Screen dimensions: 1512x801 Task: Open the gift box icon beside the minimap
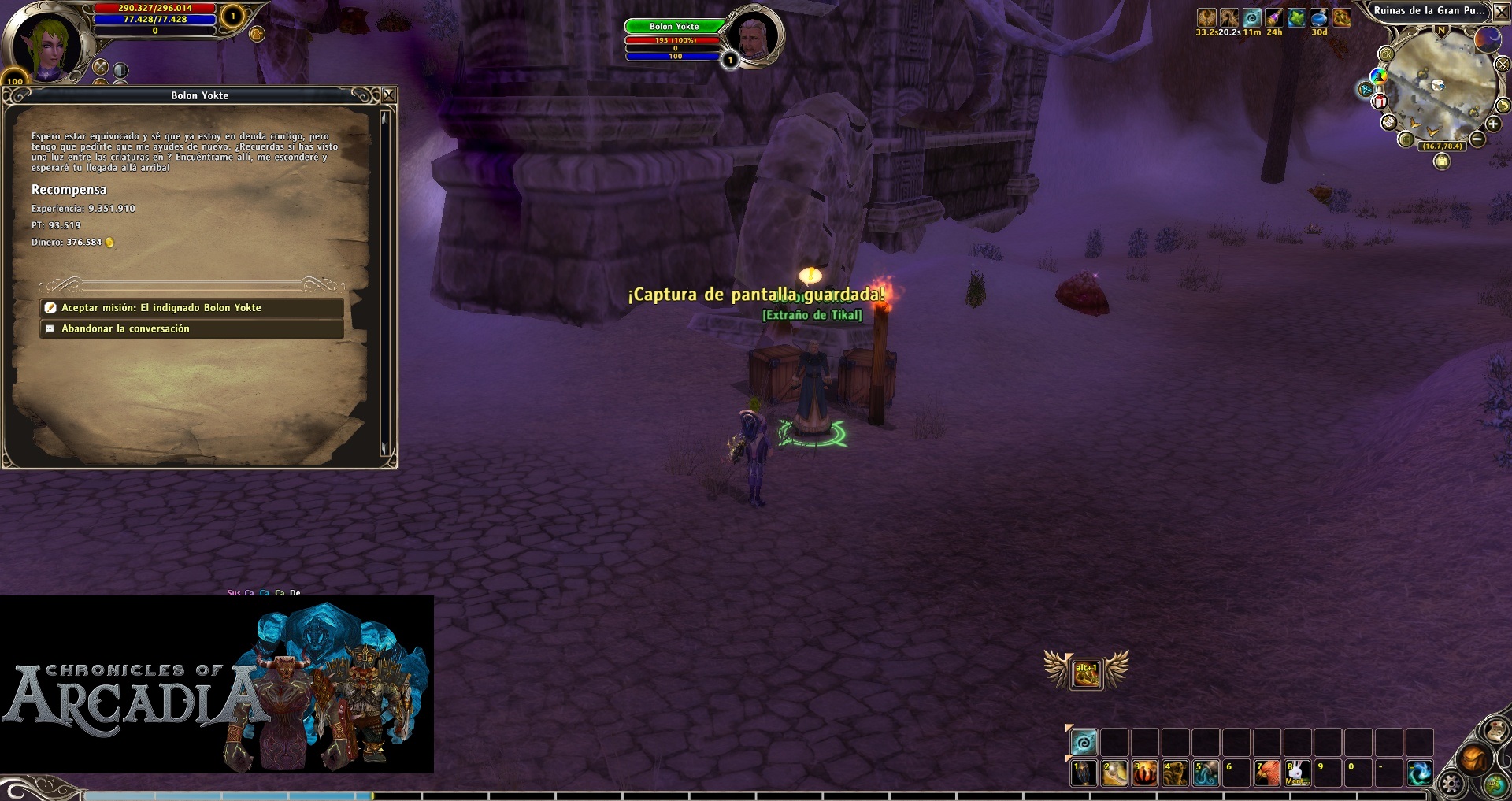1380,102
